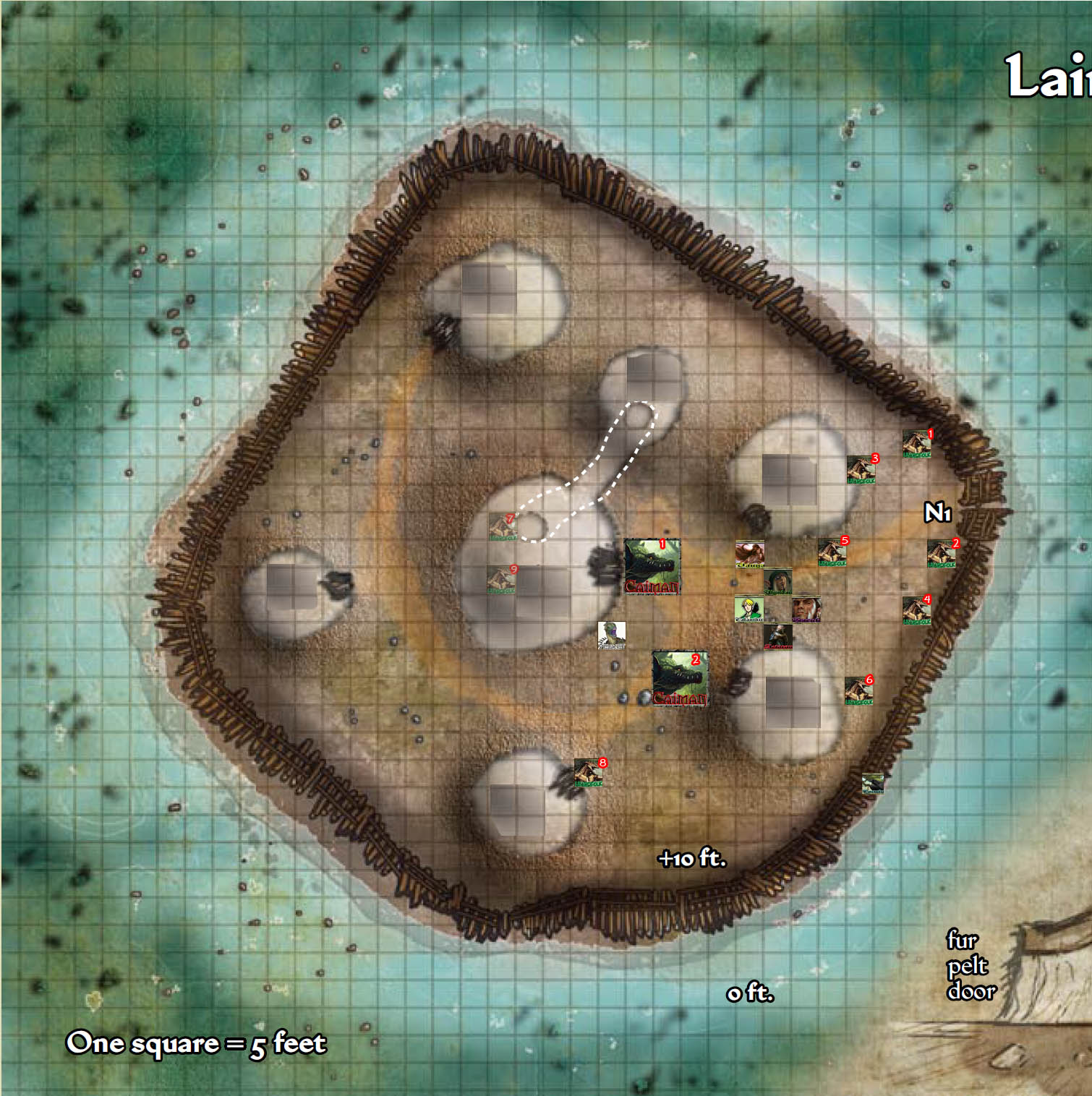Choose the Lizardfolk token numbered 1
The height and width of the screenshot is (1096, 1092).
(x=917, y=444)
